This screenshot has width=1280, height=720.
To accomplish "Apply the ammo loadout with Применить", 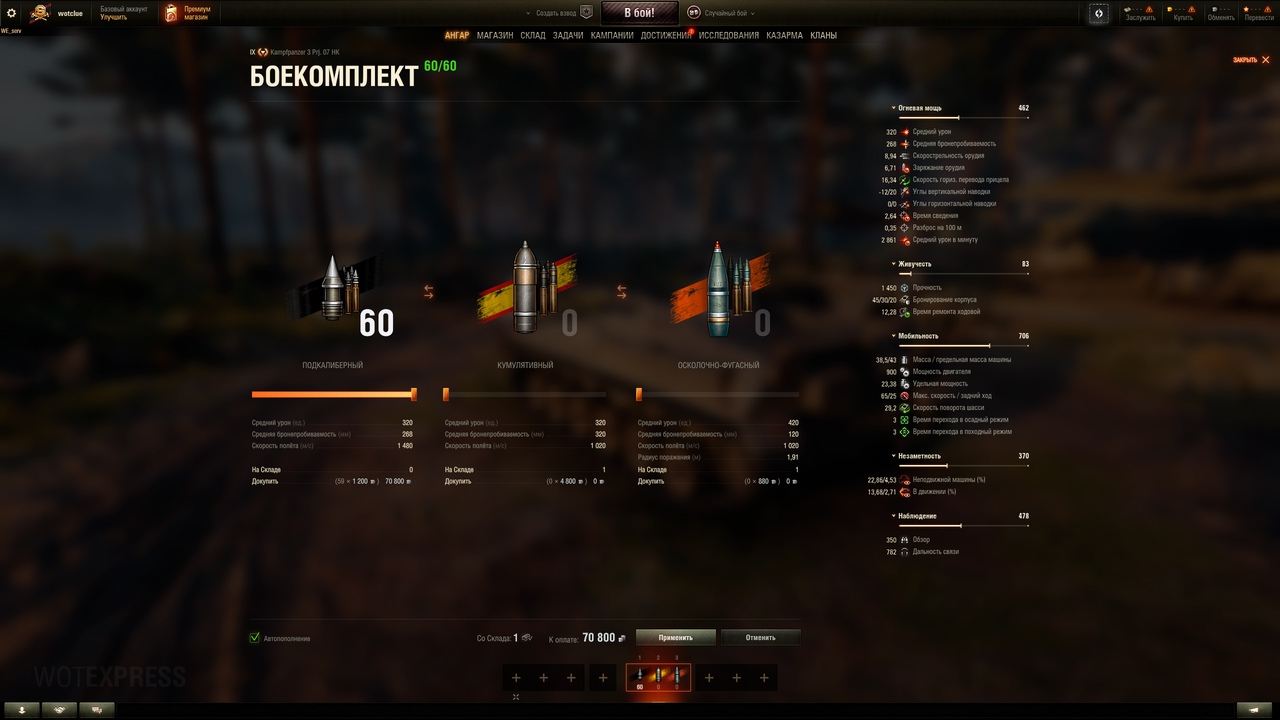I will click(x=676, y=637).
